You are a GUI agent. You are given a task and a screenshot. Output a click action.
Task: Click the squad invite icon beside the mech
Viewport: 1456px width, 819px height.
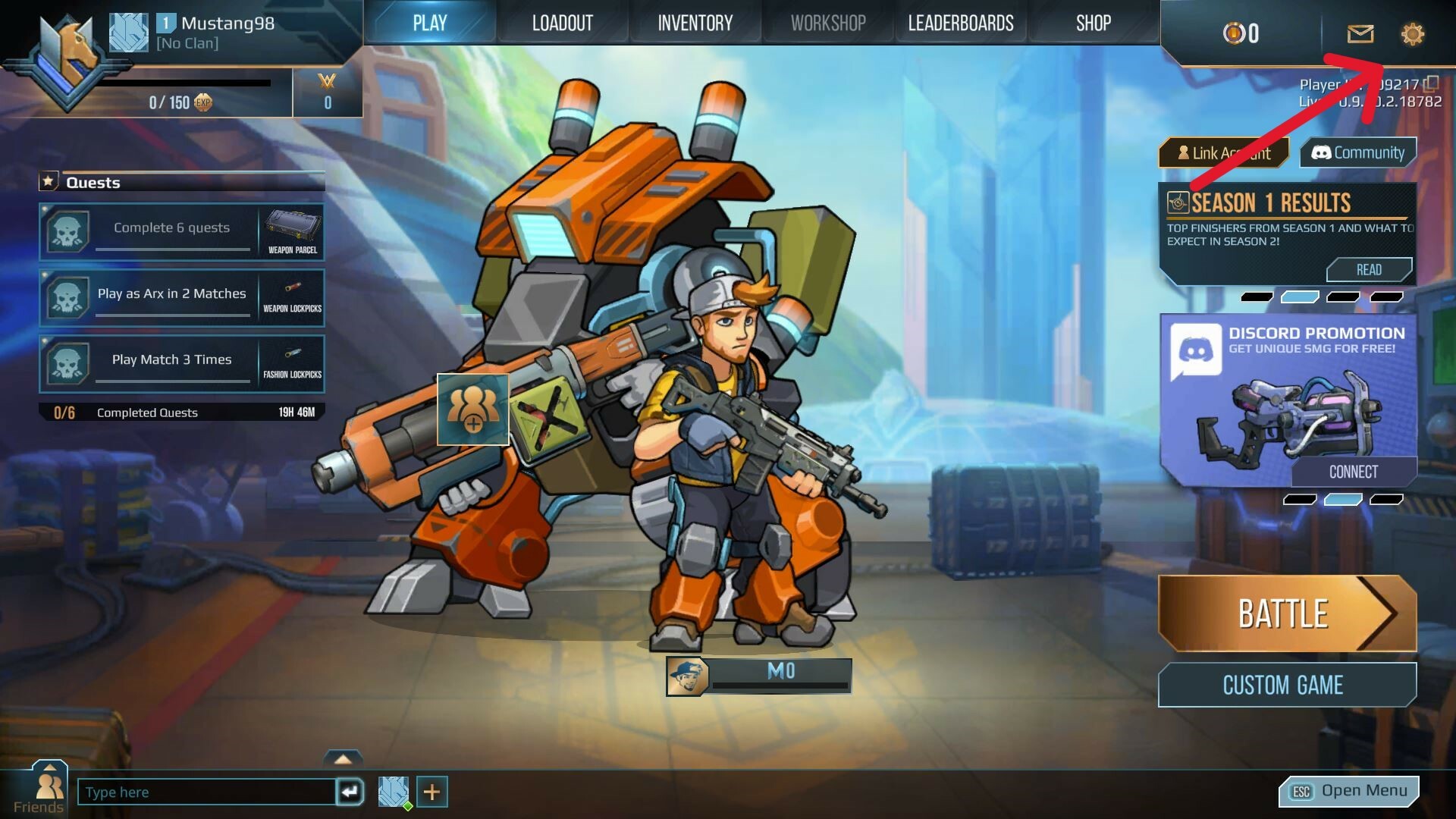click(472, 410)
